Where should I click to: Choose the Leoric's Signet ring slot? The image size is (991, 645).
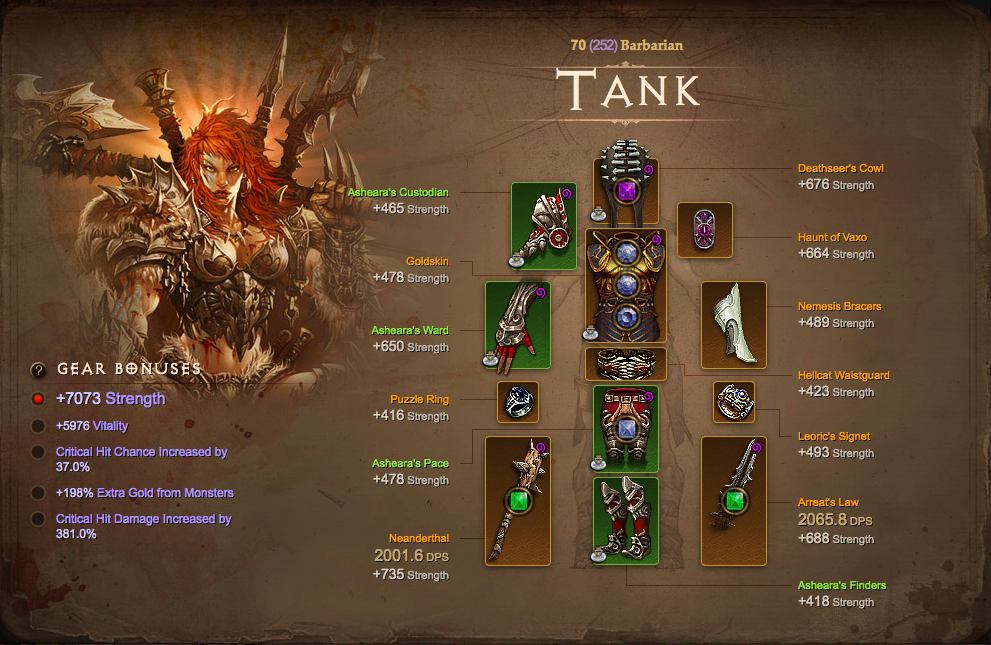click(x=733, y=402)
